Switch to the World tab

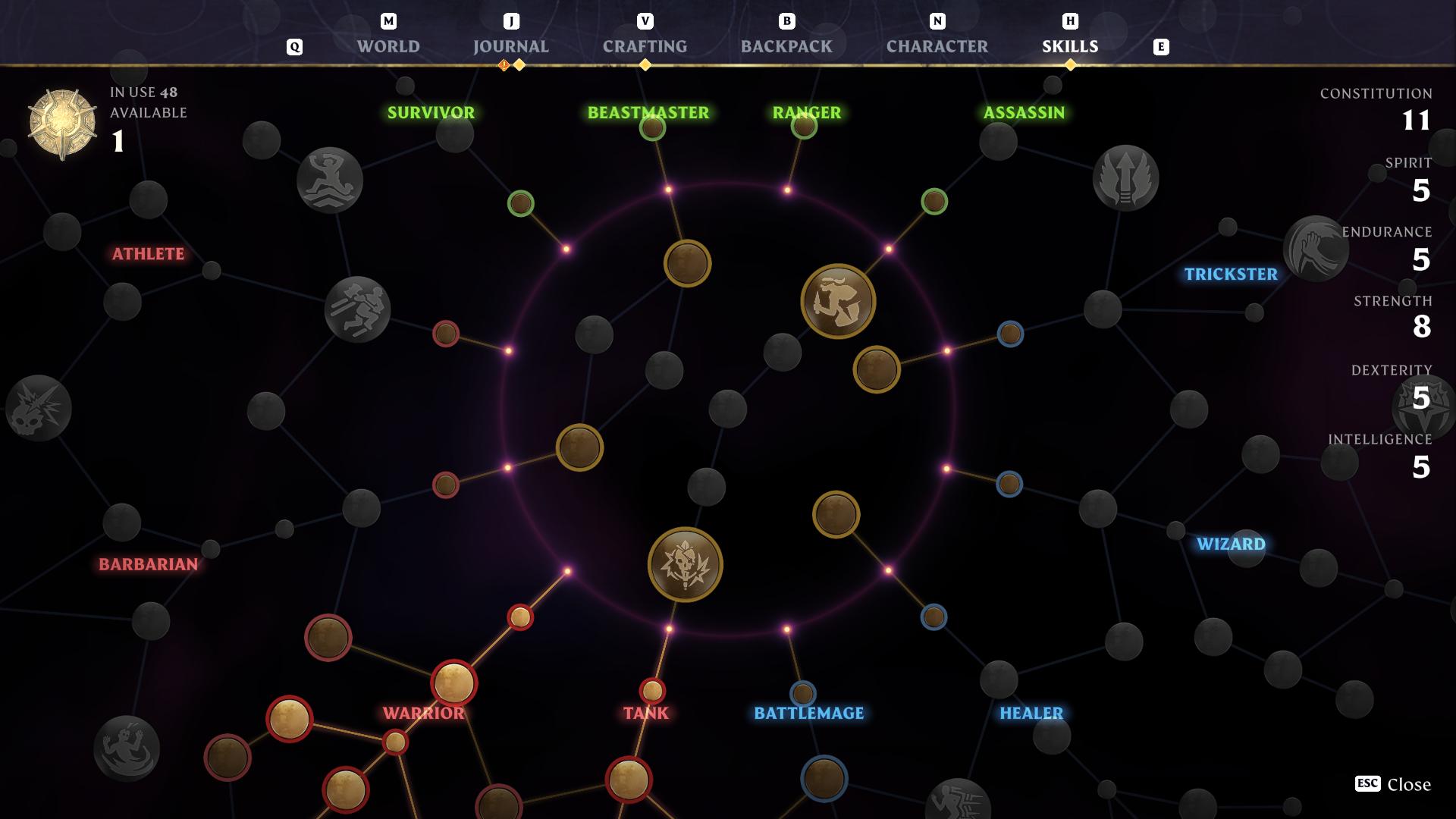pyautogui.click(x=388, y=46)
